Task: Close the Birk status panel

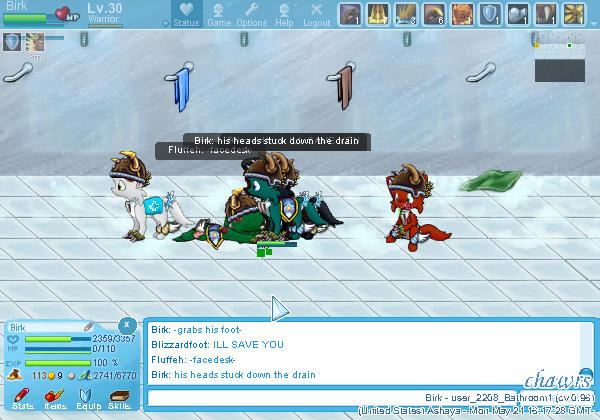Action: (127, 325)
